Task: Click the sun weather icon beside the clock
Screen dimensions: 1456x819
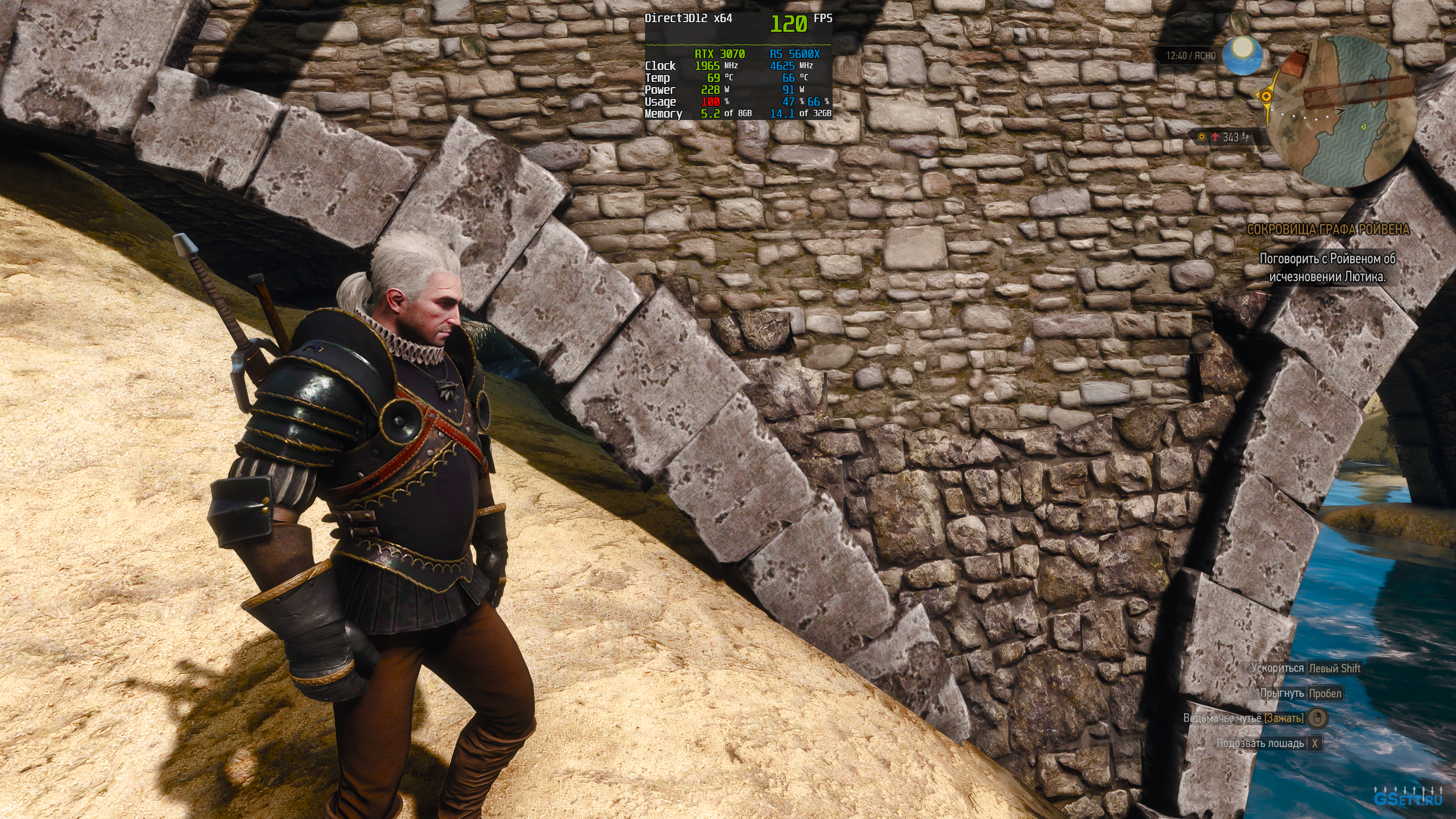Action: pos(1243,55)
